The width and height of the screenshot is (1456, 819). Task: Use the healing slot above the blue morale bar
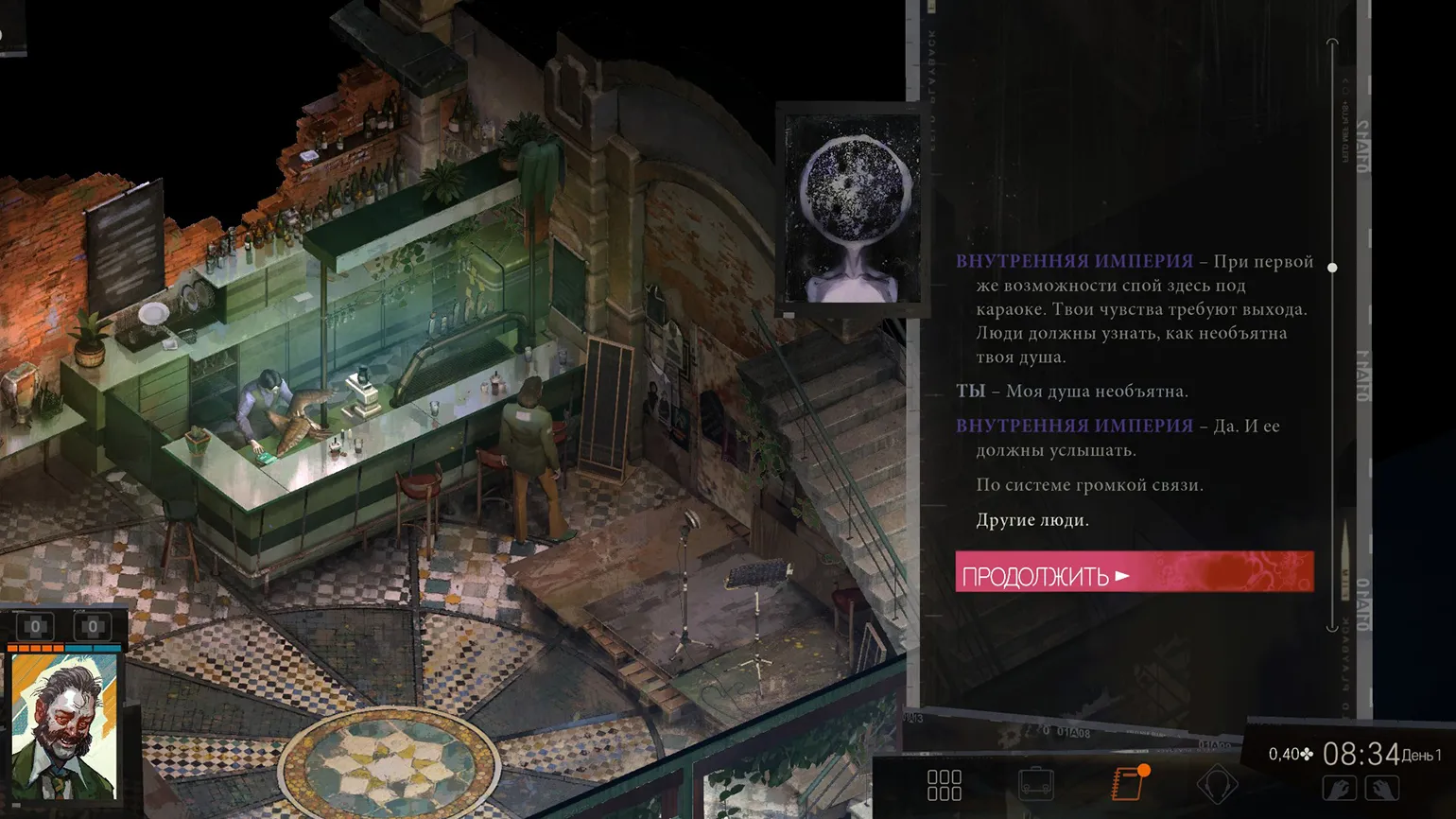point(93,626)
